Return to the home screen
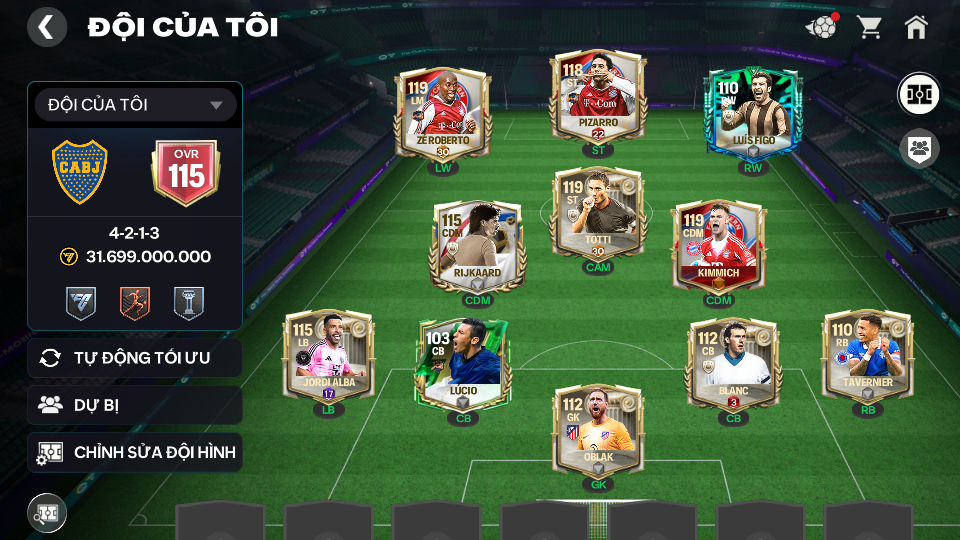960x540 pixels. [916, 27]
